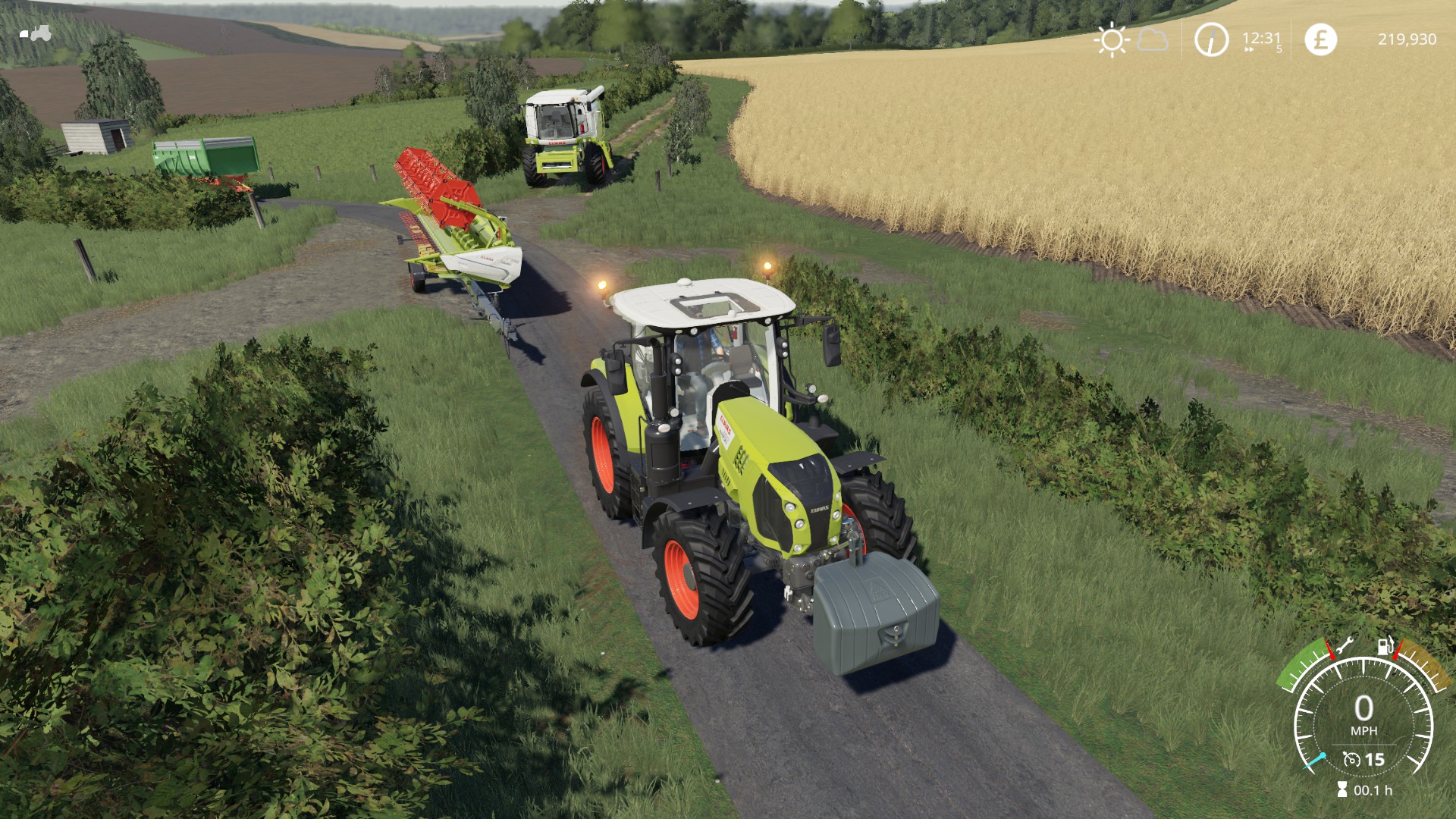The height and width of the screenshot is (819, 1456).
Task: Click the tractor vehicle icon
Action: coord(36,33)
